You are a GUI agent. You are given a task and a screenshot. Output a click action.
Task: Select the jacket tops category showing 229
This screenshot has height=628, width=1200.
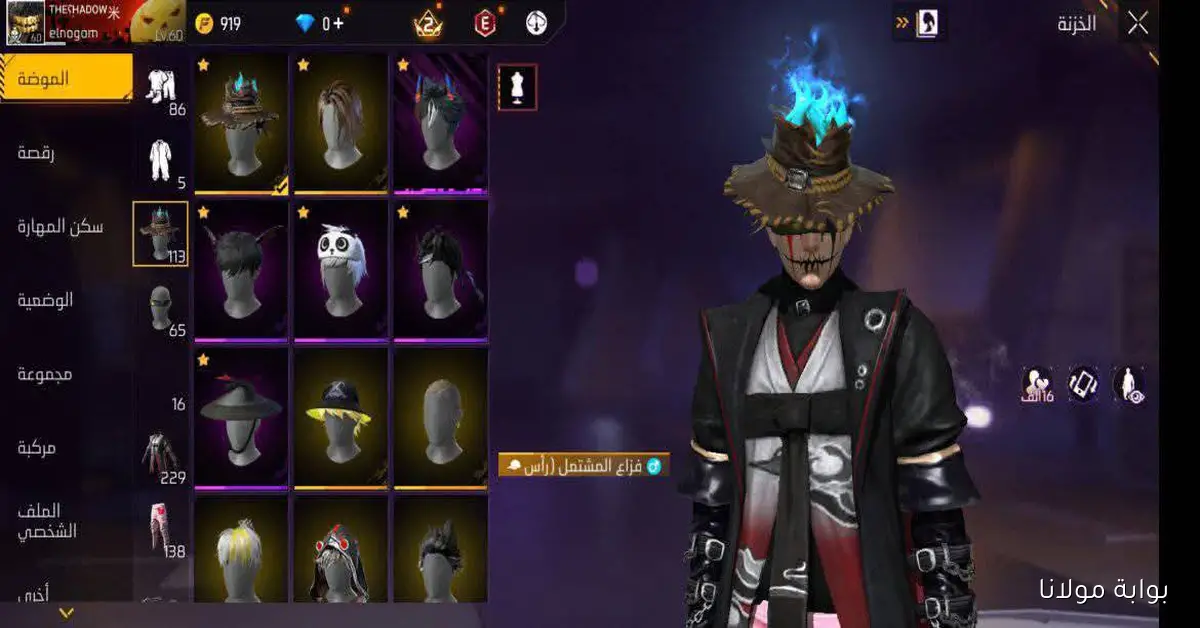point(161,455)
